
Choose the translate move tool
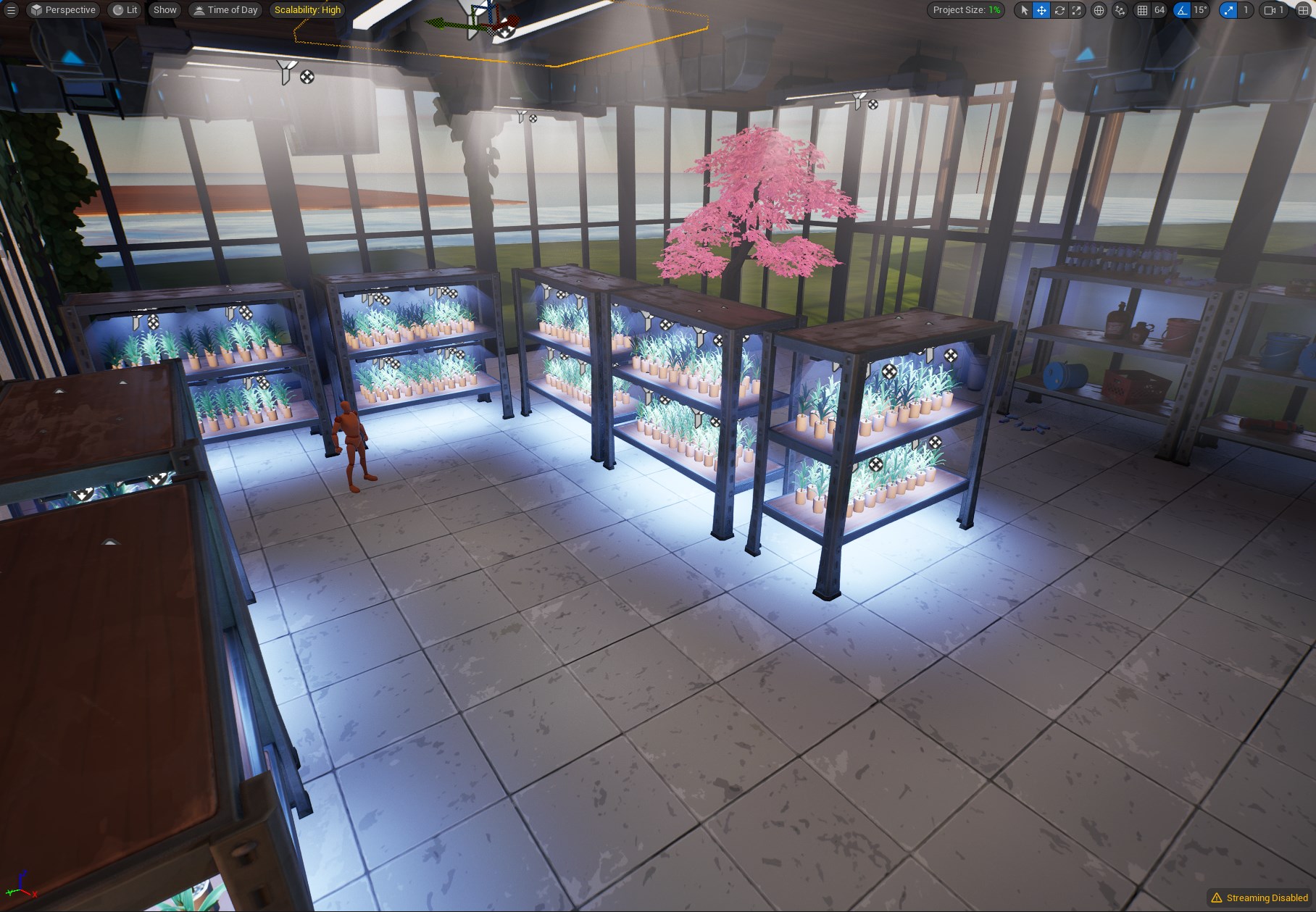tap(1041, 10)
